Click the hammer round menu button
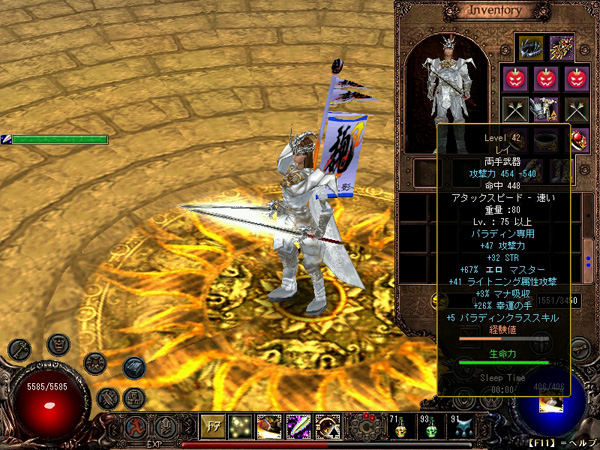The width and height of the screenshot is (600, 450). (x=19, y=349)
